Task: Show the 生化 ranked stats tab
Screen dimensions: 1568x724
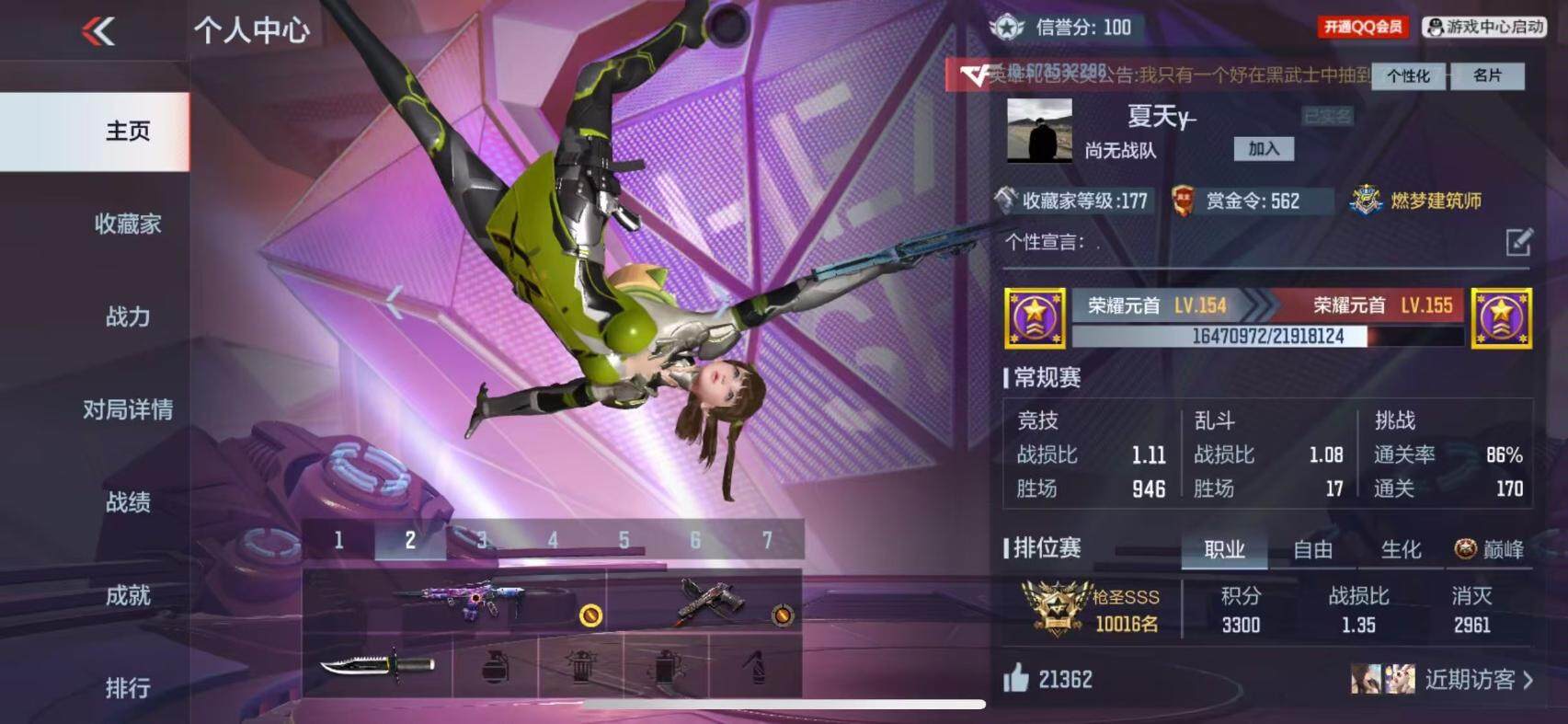Action: coord(1401,549)
